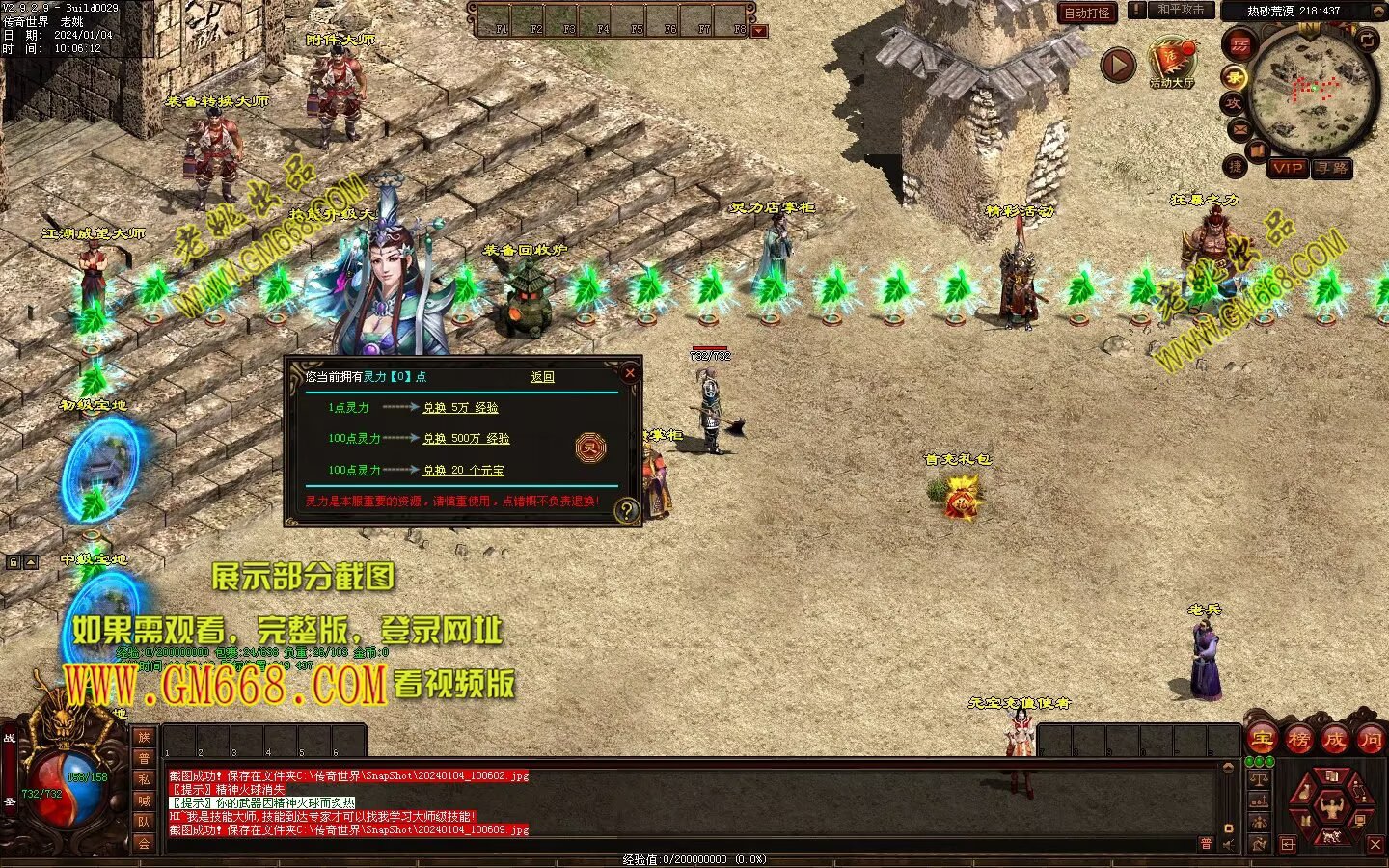This screenshot has width=1389, height=868.
Task: Open the dialog's question mark help
Action: pos(627,510)
